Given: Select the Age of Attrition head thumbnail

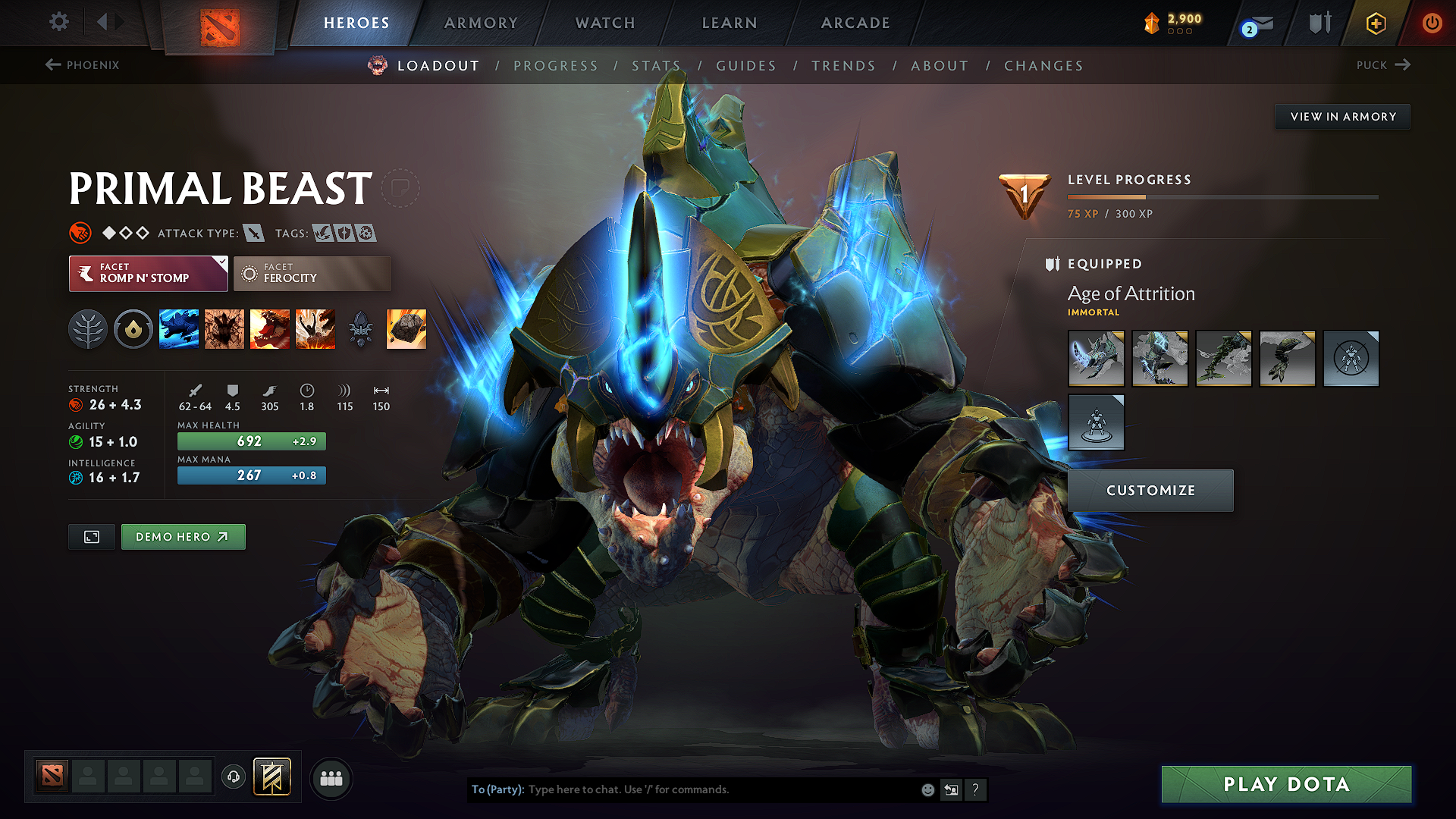Looking at the screenshot, I should click(x=1096, y=359).
